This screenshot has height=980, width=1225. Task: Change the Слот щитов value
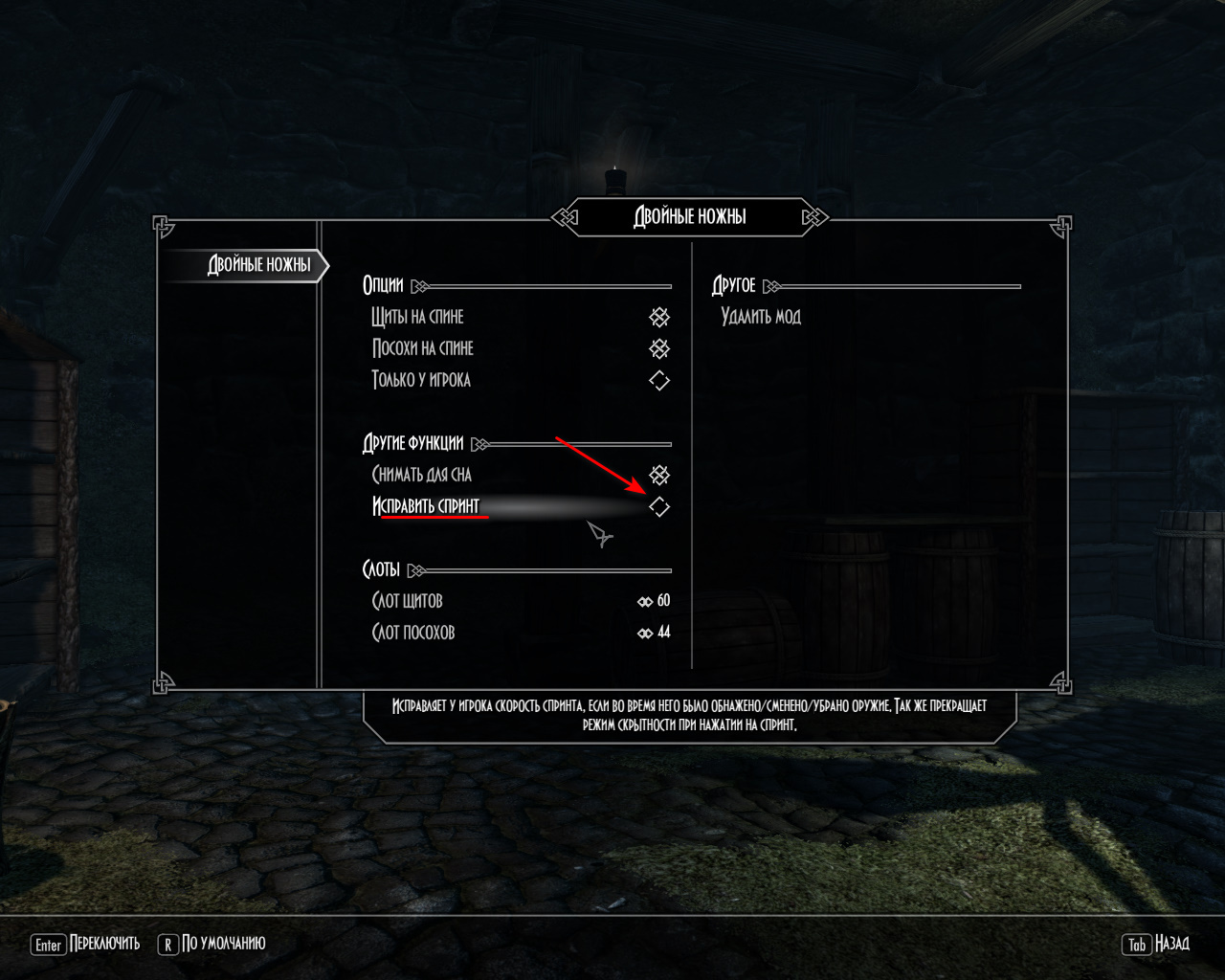pyautogui.click(x=655, y=601)
